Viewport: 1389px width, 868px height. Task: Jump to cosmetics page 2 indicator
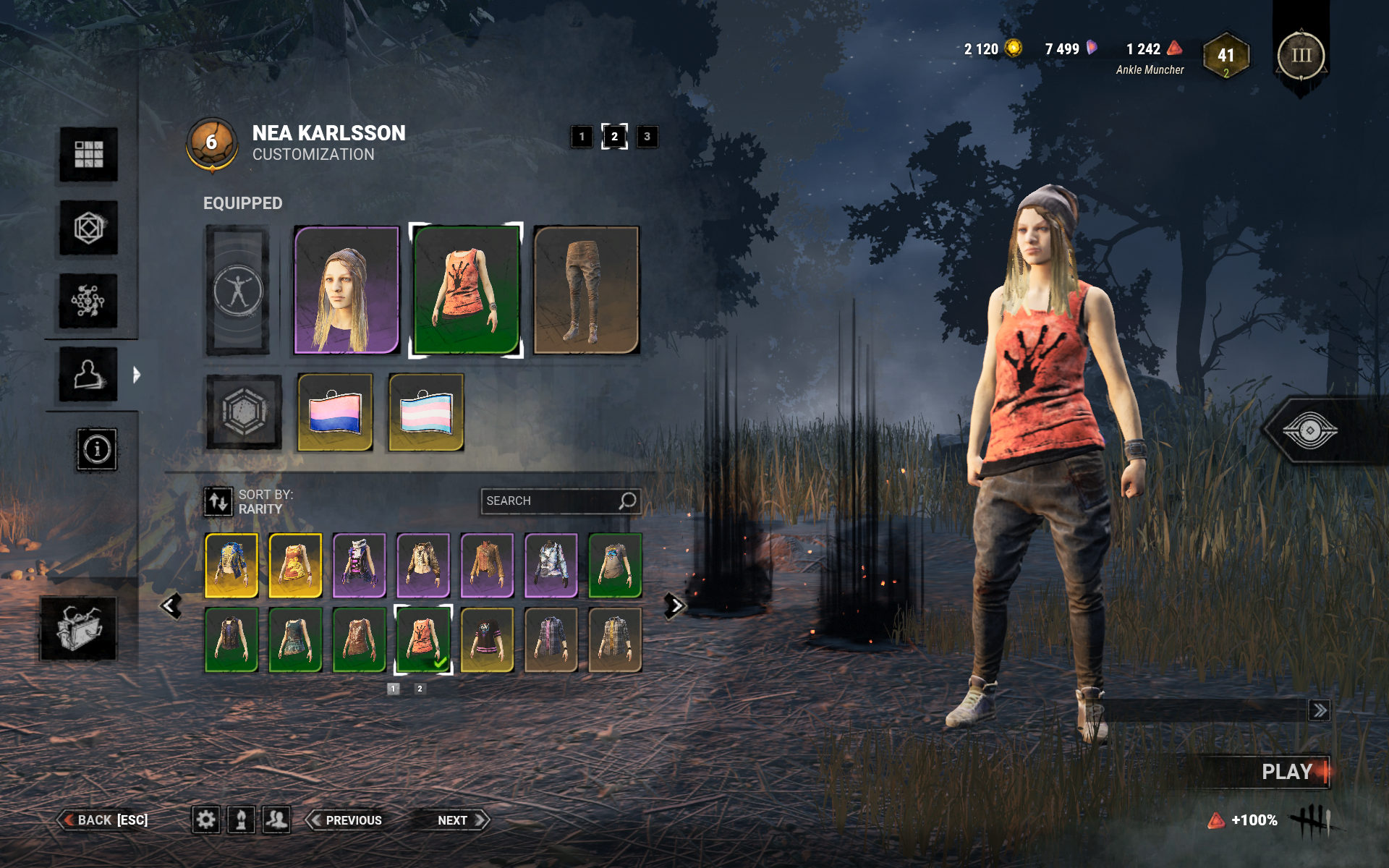(x=420, y=689)
